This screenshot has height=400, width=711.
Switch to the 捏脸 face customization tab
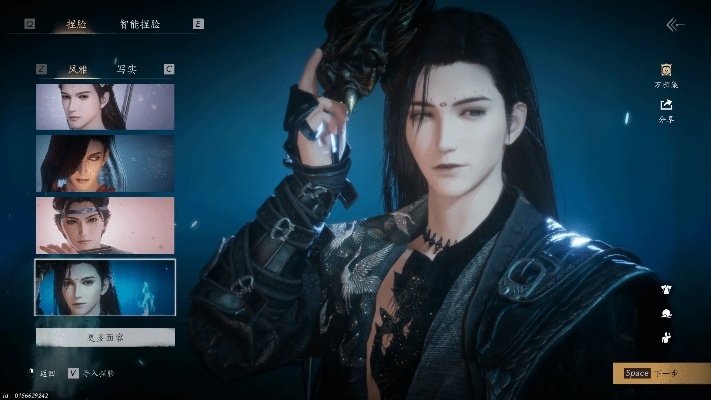tap(76, 23)
